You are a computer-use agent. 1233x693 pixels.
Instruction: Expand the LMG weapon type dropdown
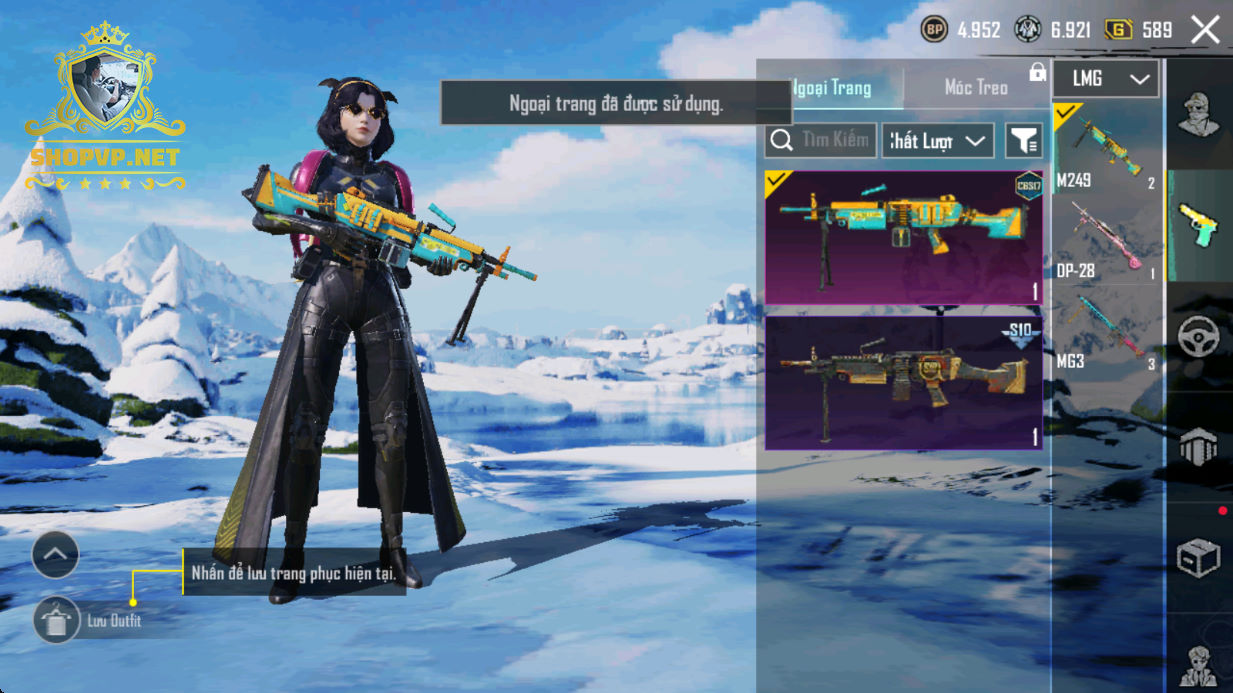click(1105, 79)
